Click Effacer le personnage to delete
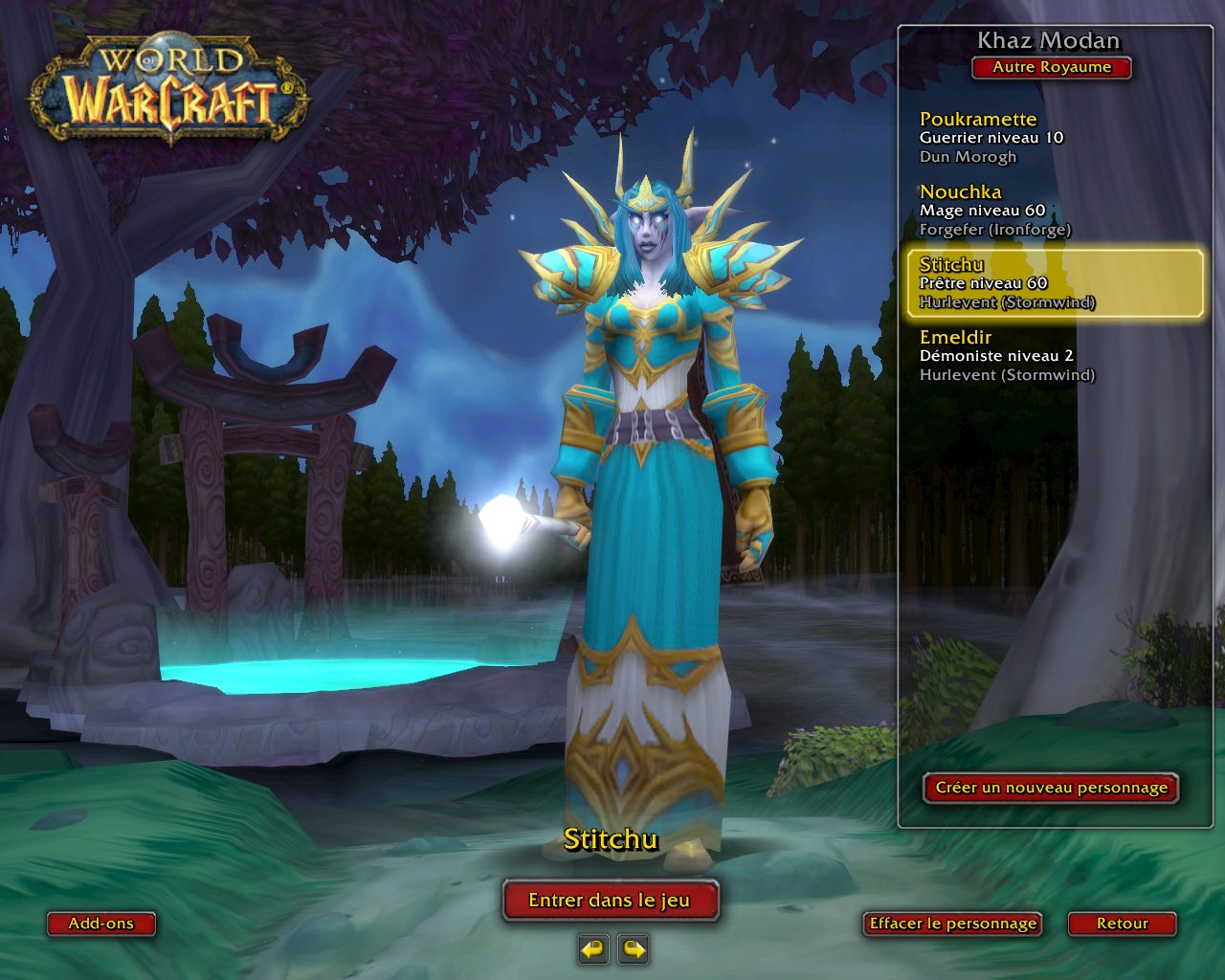This screenshot has width=1225, height=980. coord(952,924)
